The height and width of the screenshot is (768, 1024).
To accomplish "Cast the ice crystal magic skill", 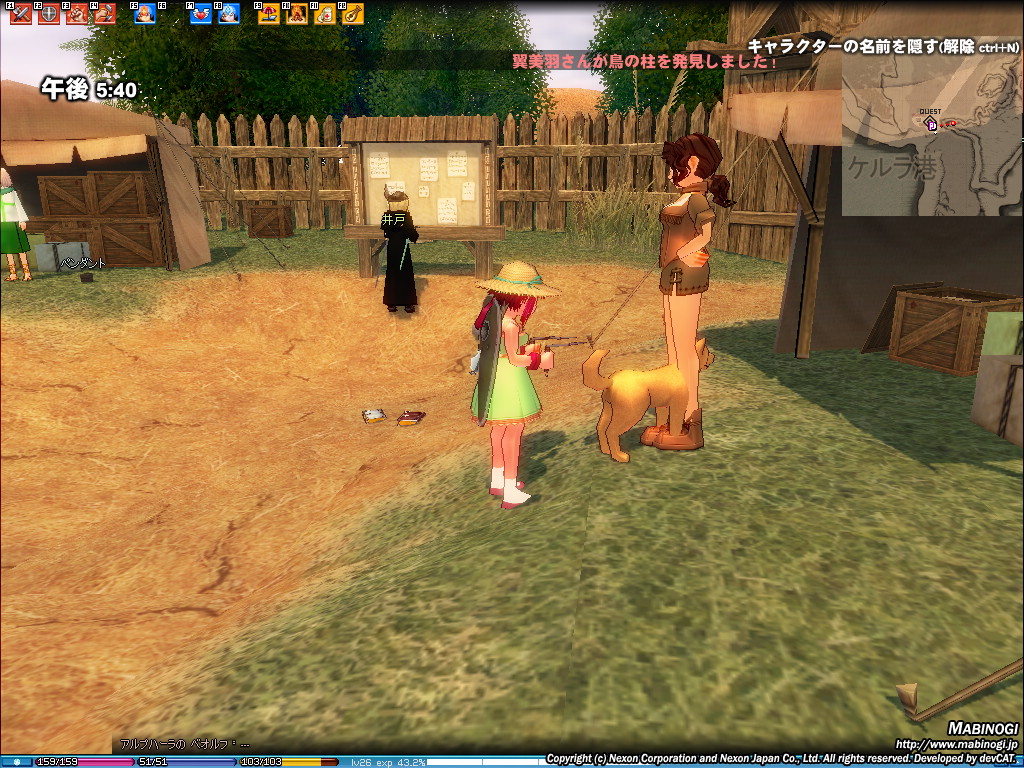I will pos(229,14).
